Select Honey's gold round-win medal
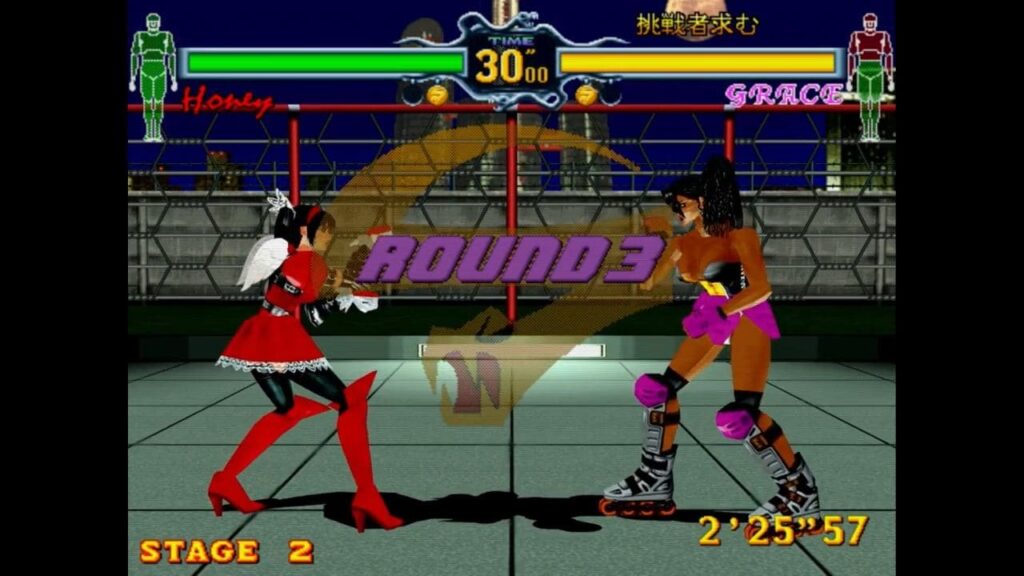 pos(436,95)
